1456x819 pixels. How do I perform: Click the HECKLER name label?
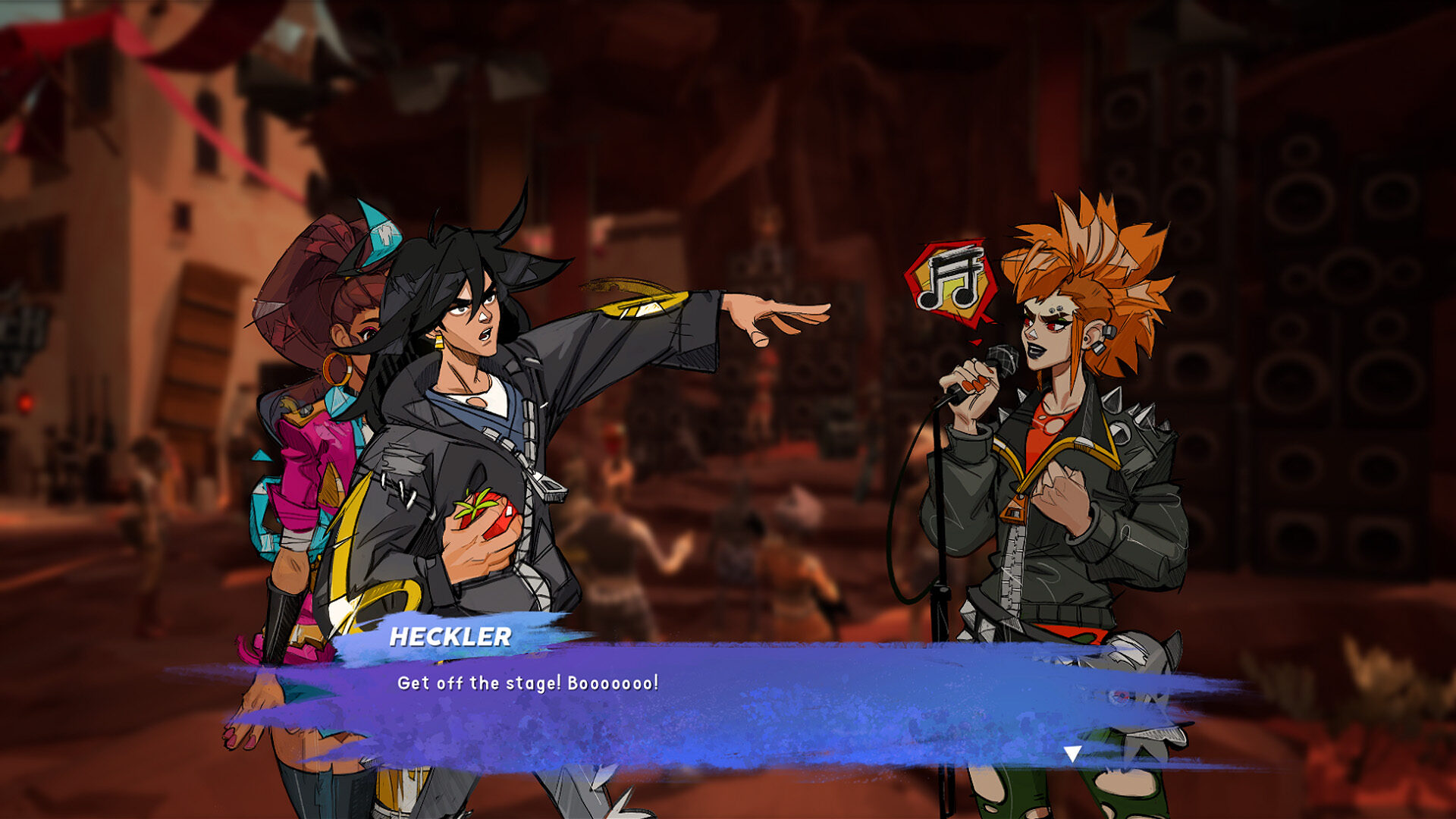click(x=451, y=639)
